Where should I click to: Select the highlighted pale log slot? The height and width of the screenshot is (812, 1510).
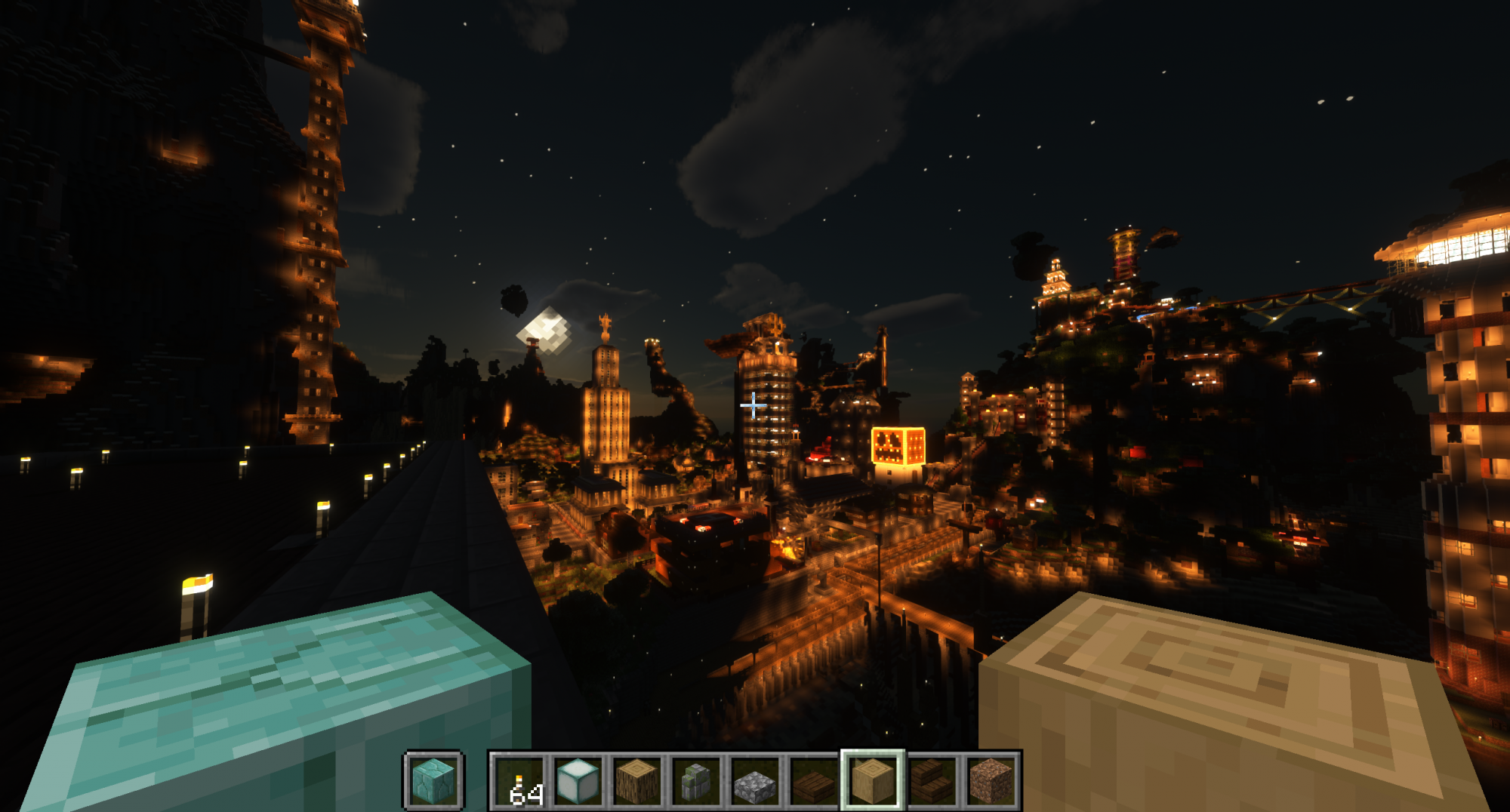click(873, 780)
